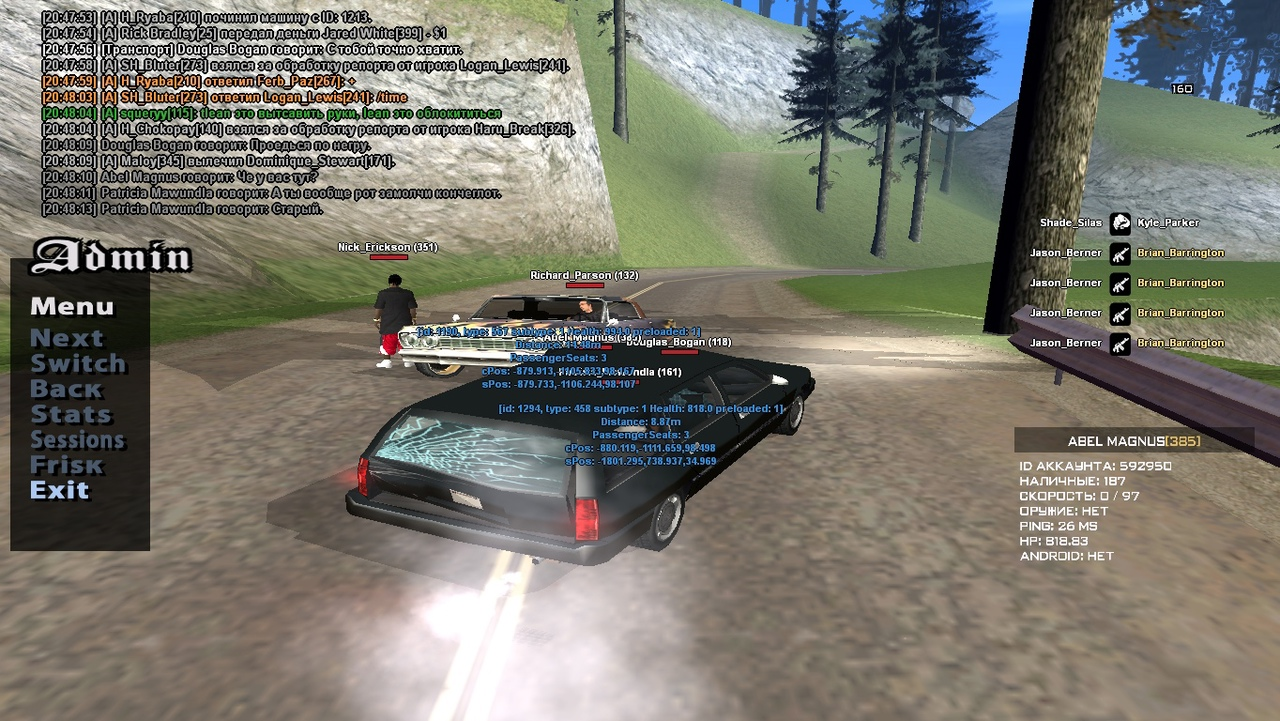
Task: Show the Sessions list
Action: [77, 440]
